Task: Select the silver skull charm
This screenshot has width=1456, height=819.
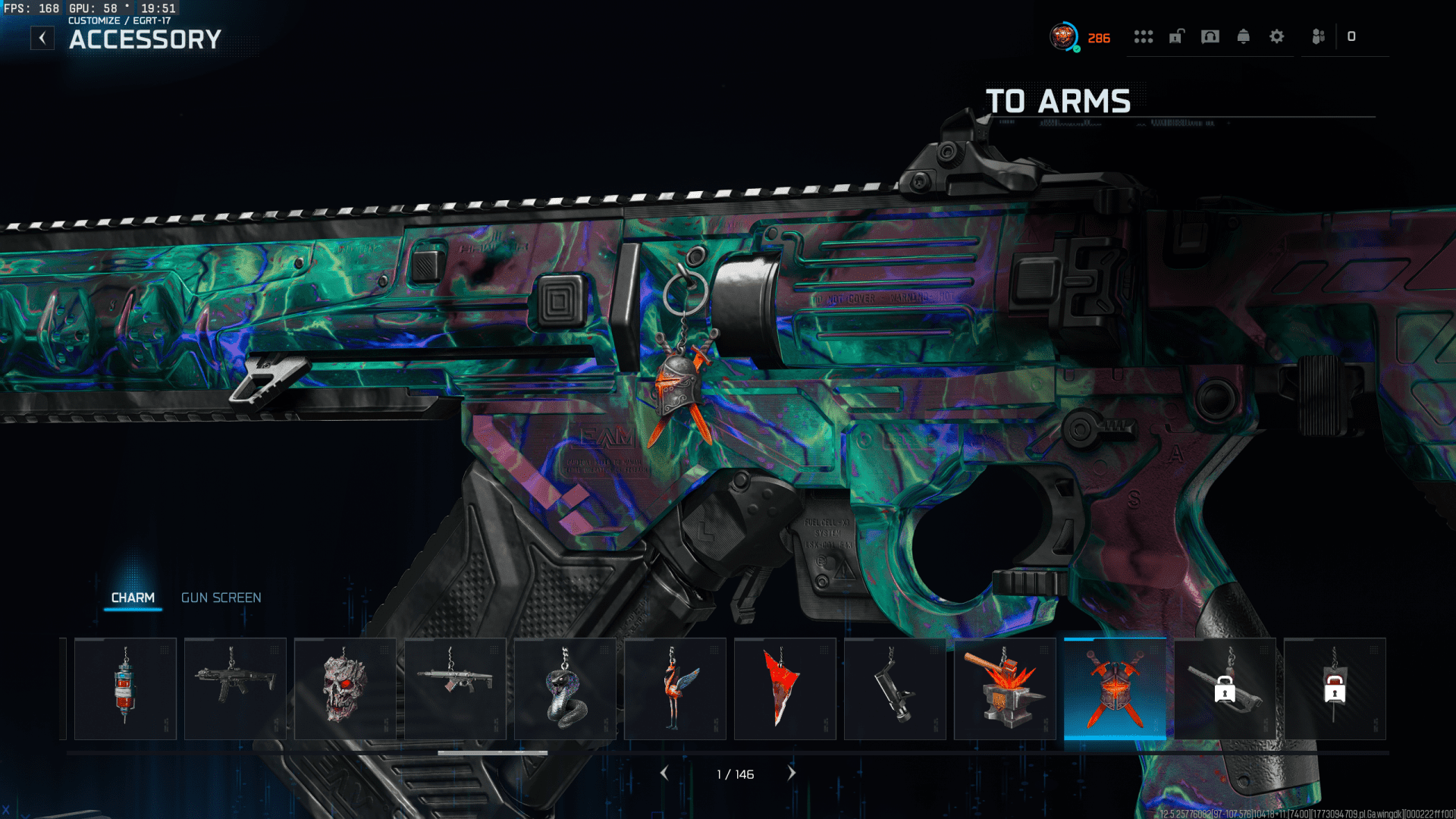Action: pyautogui.click(x=345, y=689)
